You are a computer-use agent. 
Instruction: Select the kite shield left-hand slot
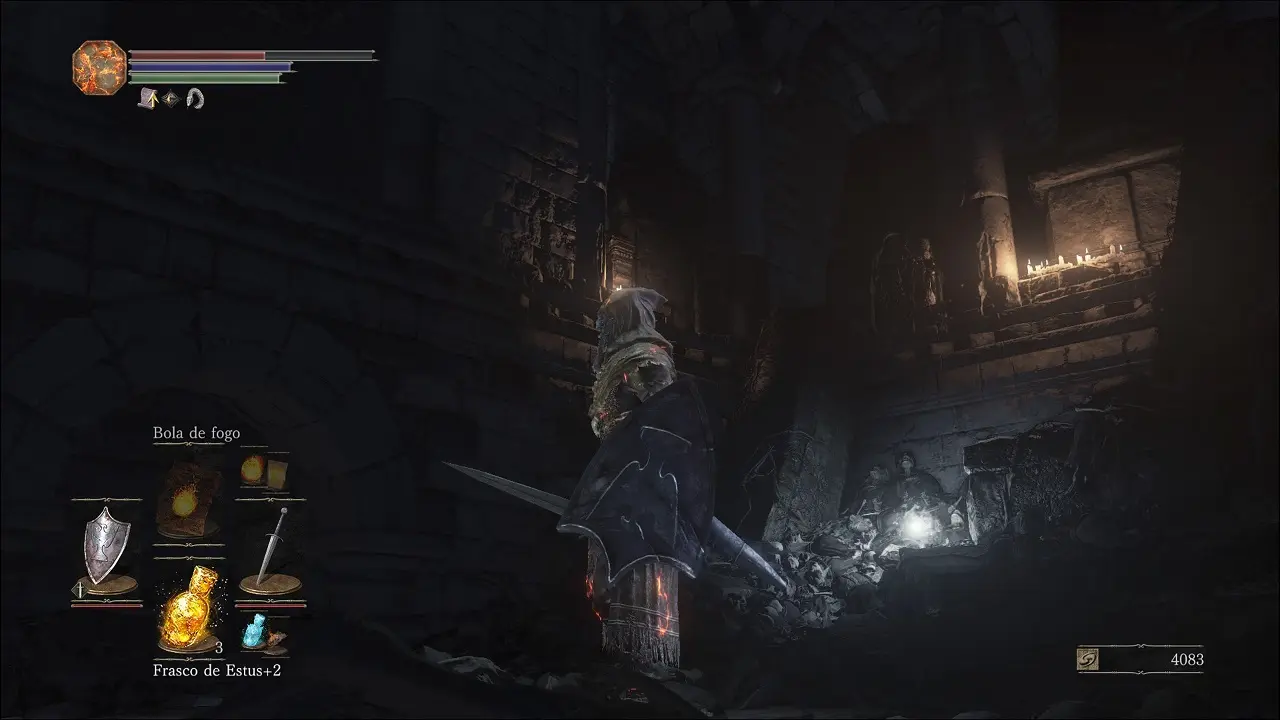[x=105, y=548]
